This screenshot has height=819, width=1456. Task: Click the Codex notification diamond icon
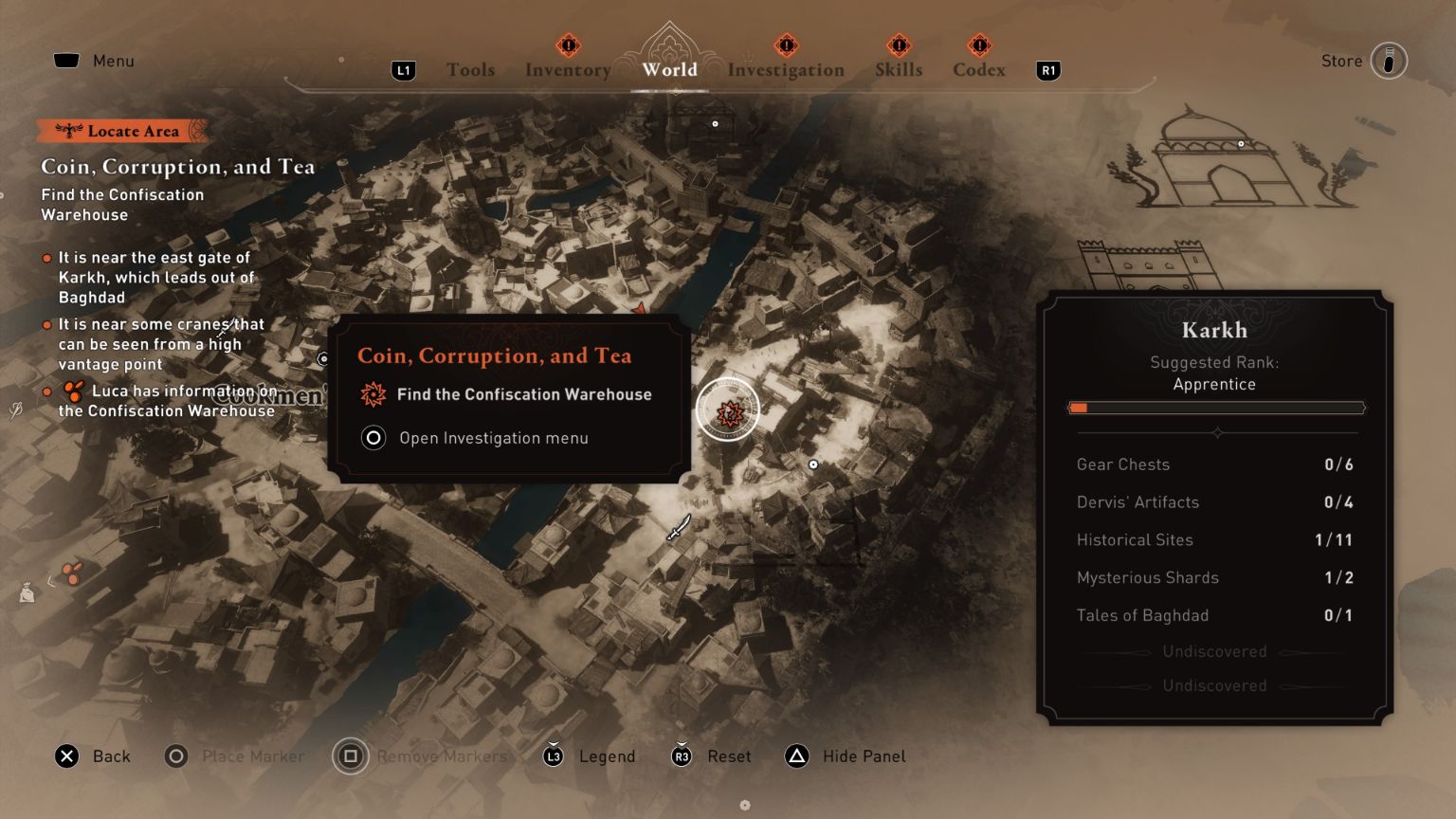(x=979, y=44)
